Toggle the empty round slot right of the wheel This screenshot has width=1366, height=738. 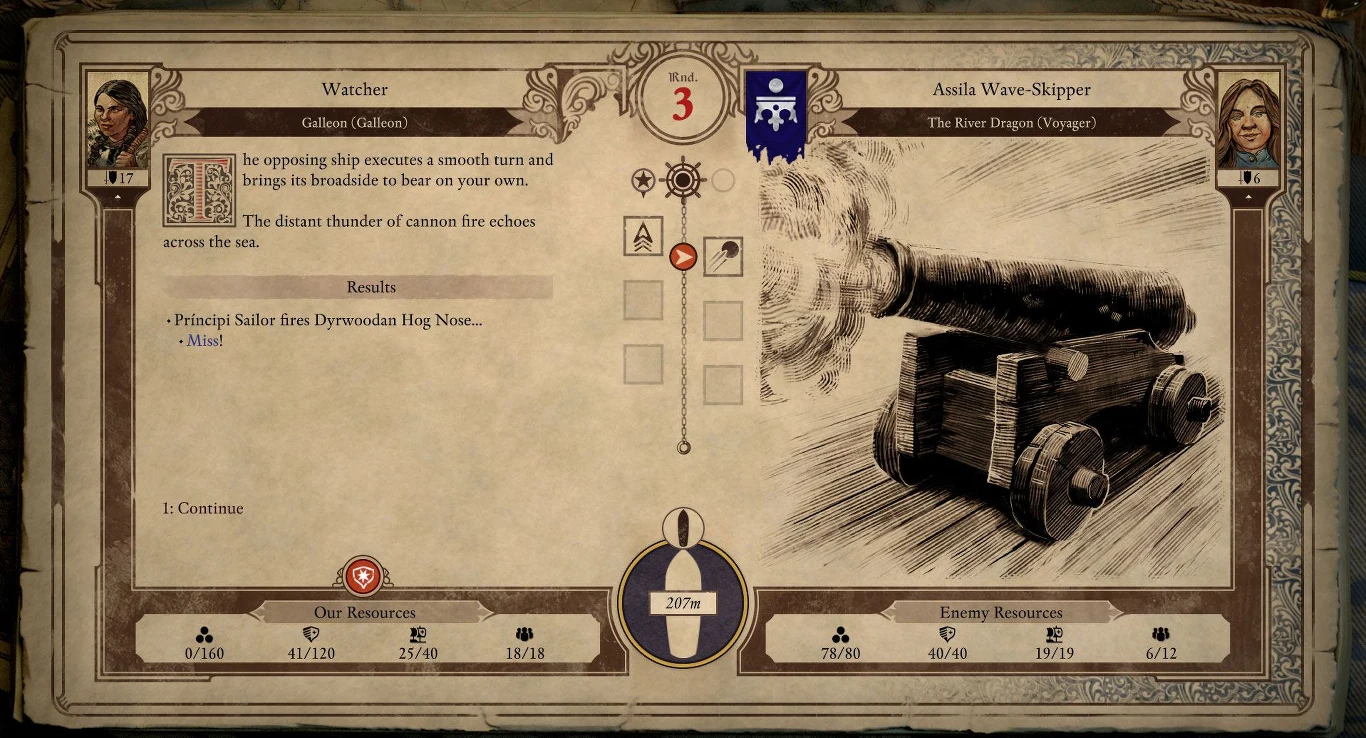click(723, 181)
